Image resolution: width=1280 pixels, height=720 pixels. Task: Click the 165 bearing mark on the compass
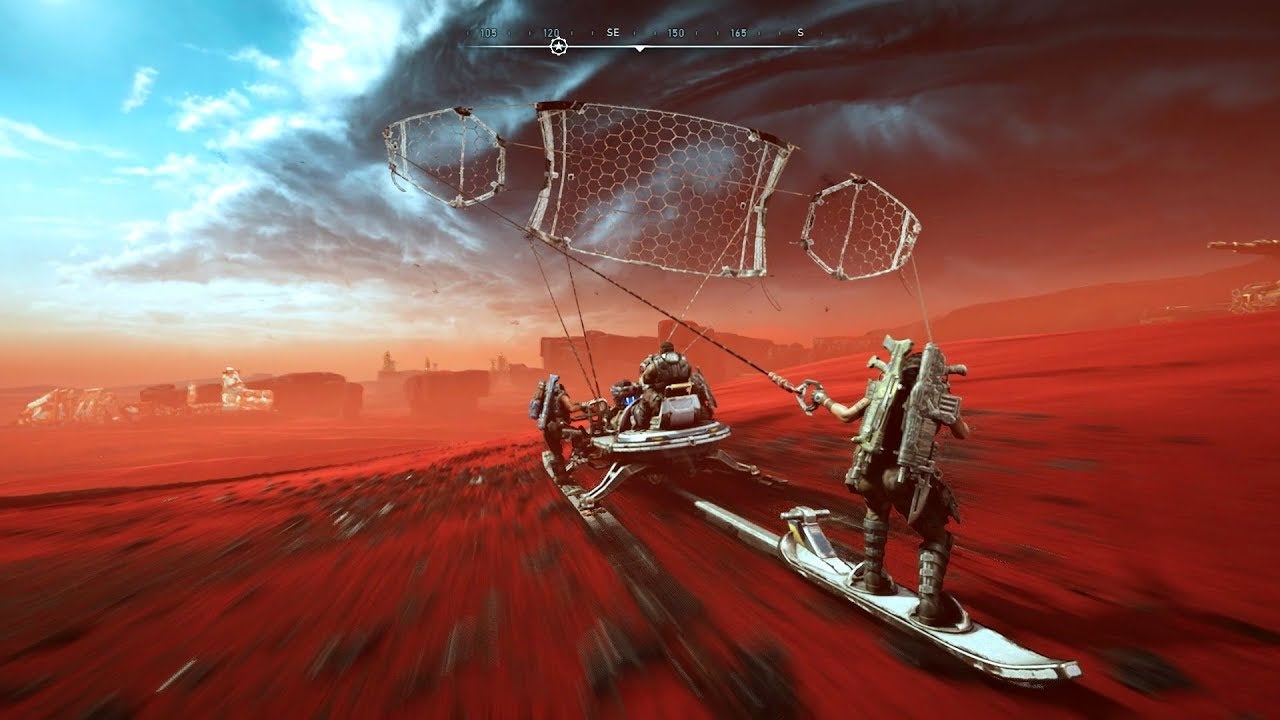tap(738, 32)
